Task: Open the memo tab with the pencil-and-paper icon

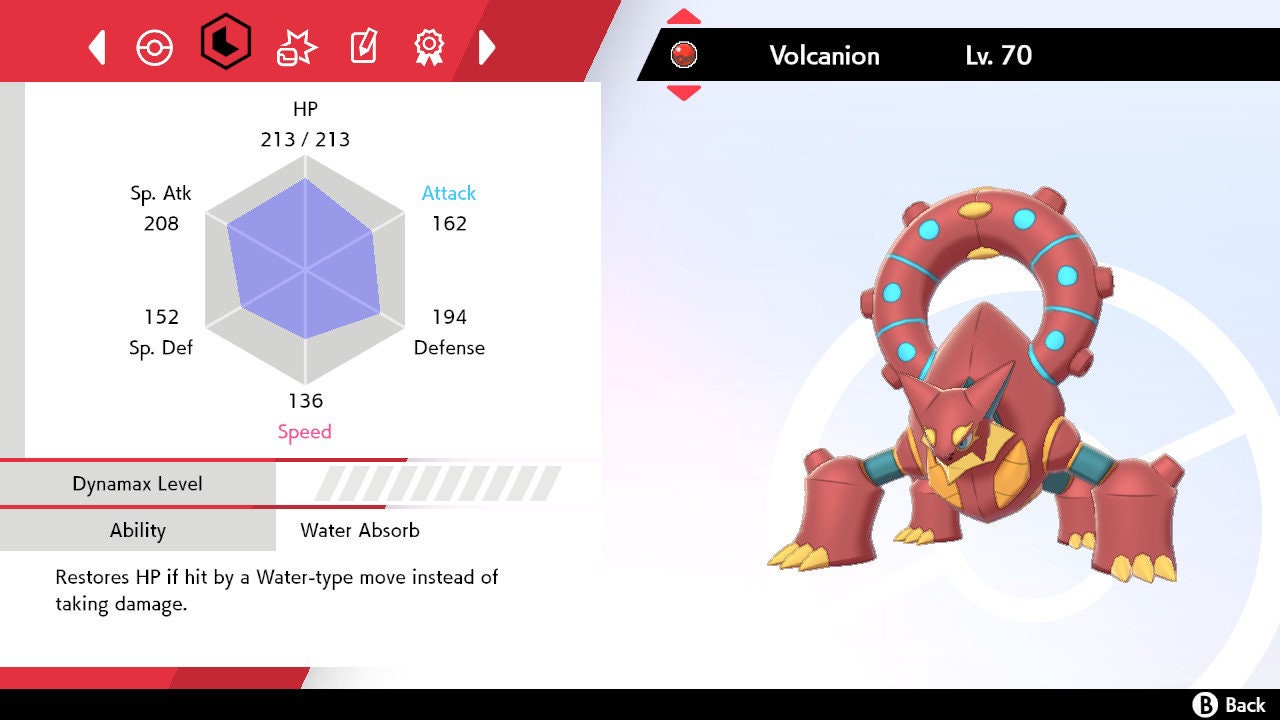Action: click(x=363, y=46)
